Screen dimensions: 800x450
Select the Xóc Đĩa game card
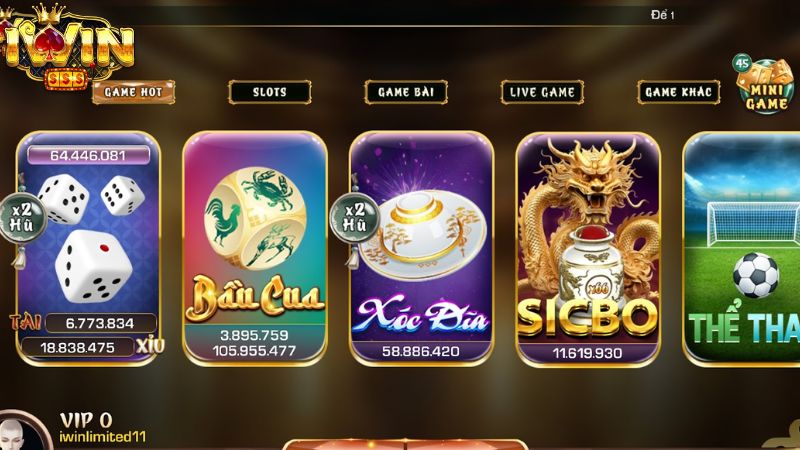coord(421,245)
